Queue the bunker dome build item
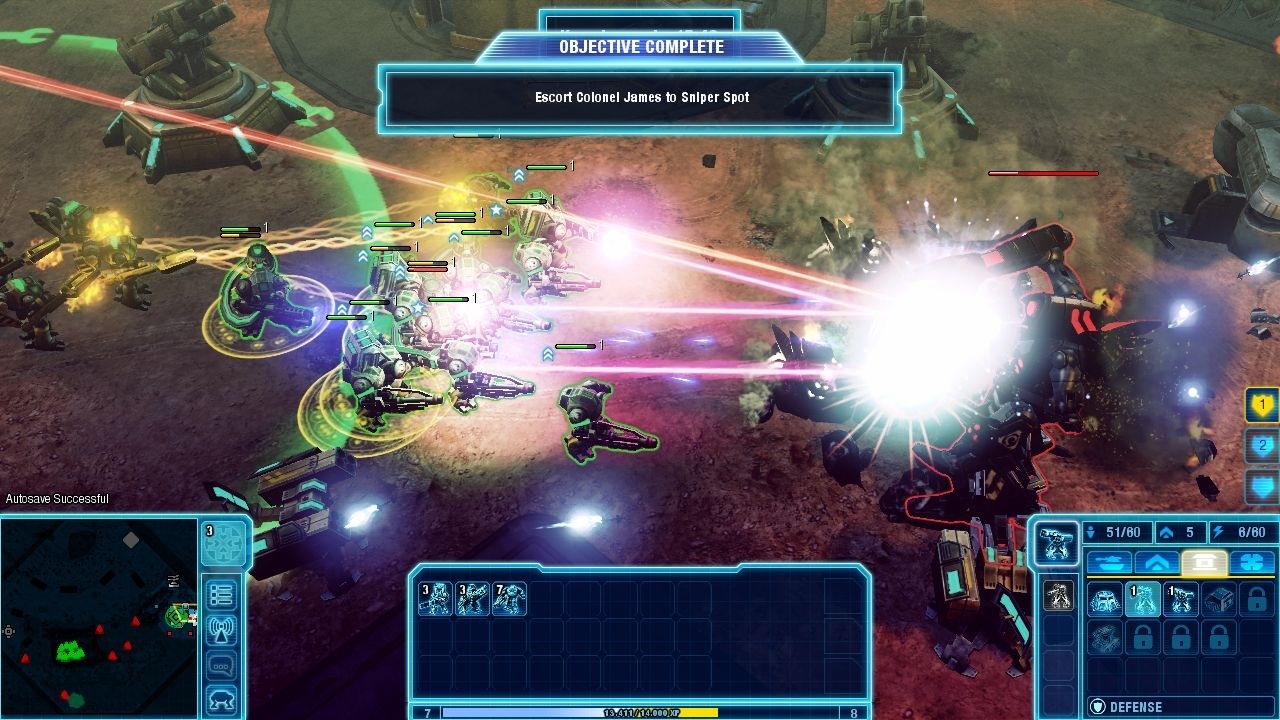Screen dimensions: 1280x720 [x=1105, y=600]
